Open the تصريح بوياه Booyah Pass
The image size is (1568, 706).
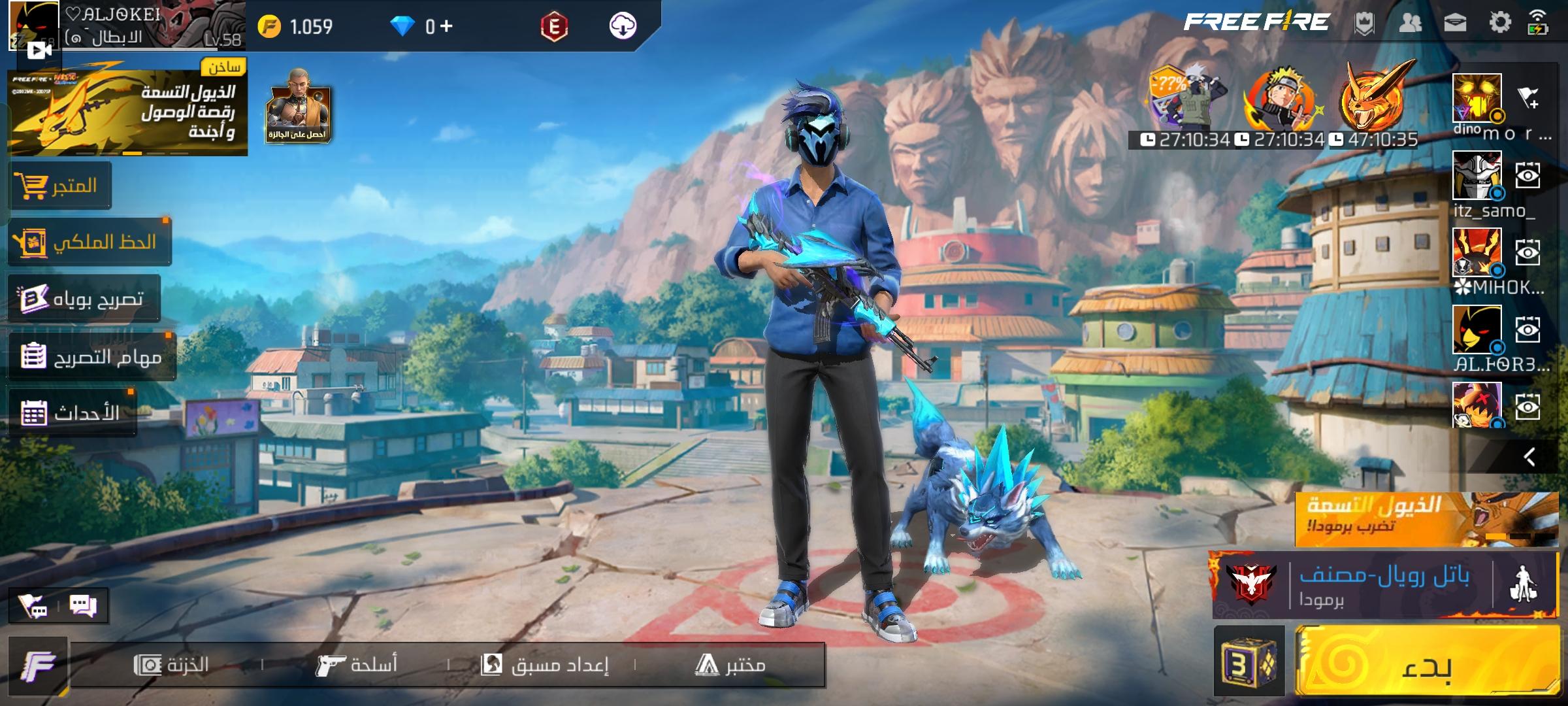(x=84, y=299)
